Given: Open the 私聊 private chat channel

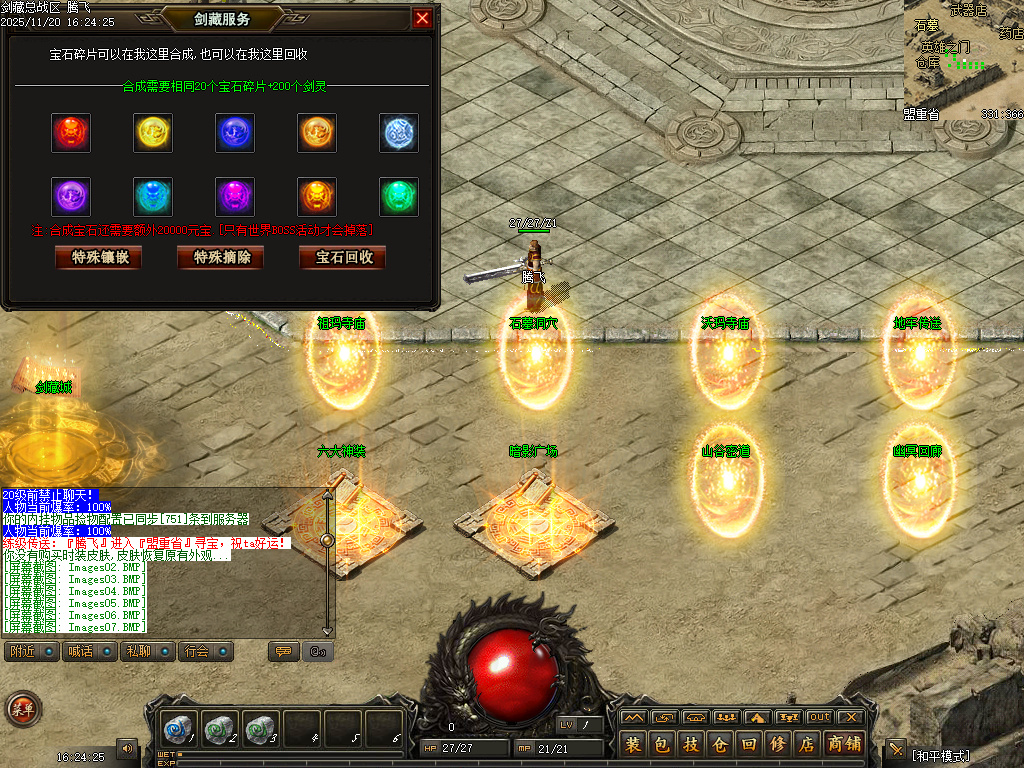Looking at the screenshot, I should [x=149, y=652].
